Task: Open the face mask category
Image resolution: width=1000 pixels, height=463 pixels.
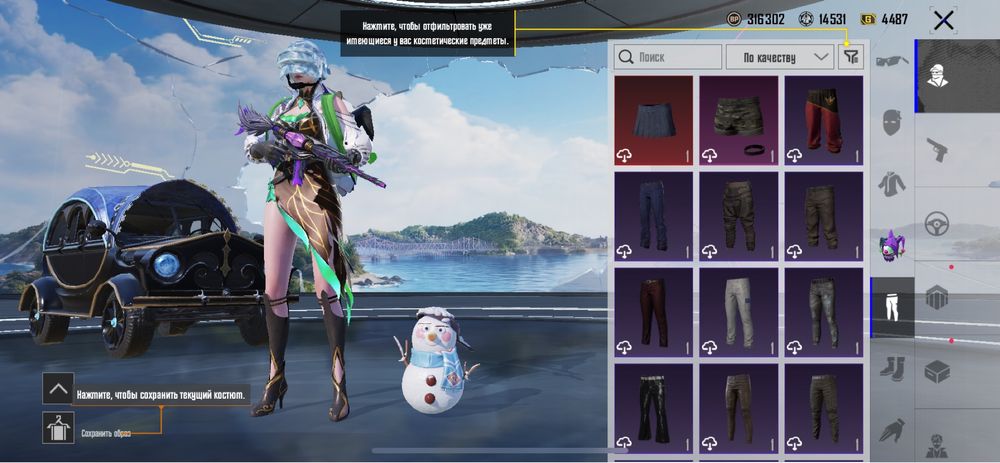Action: [x=891, y=123]
